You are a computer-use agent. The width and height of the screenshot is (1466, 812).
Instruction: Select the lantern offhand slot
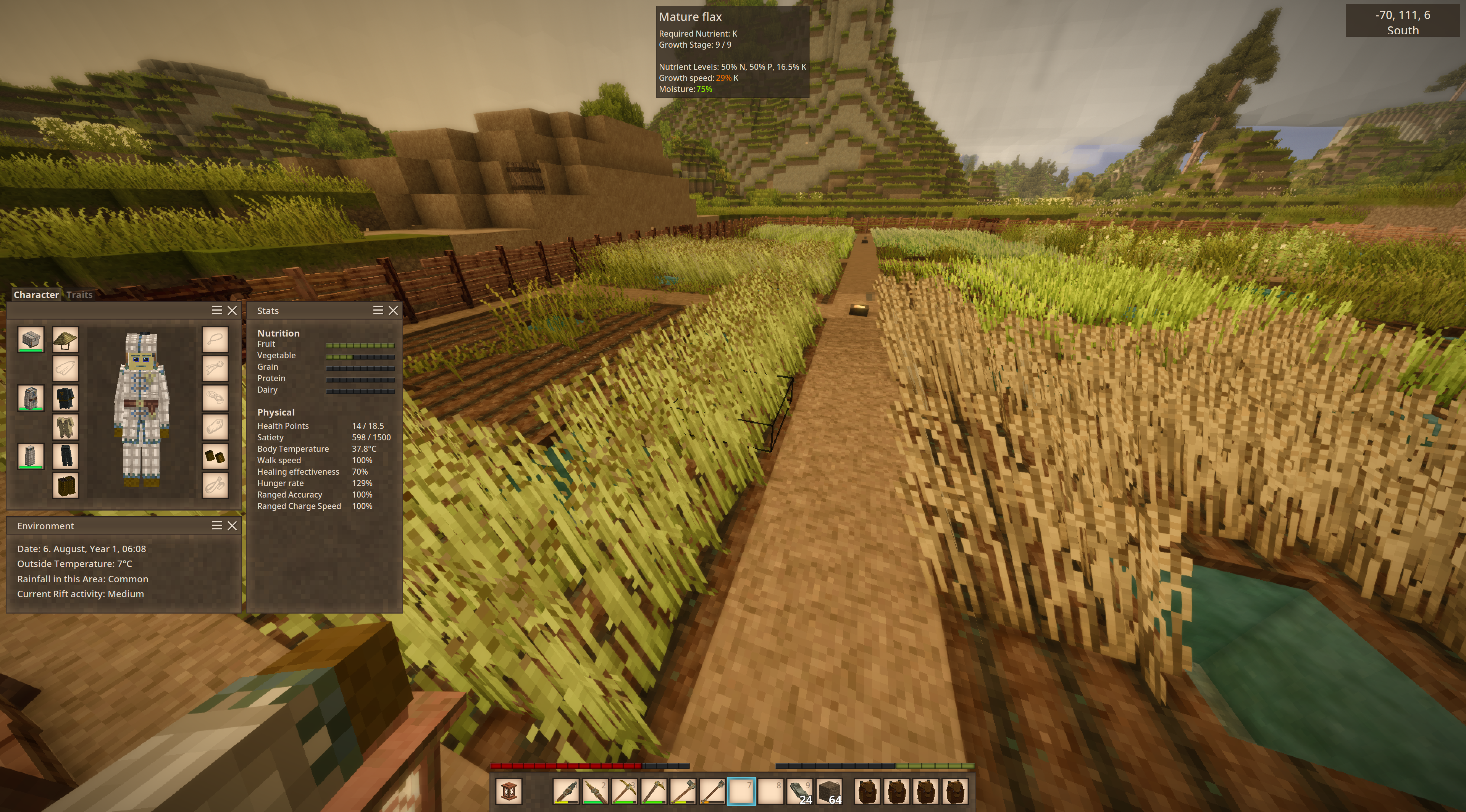(508, 791)
